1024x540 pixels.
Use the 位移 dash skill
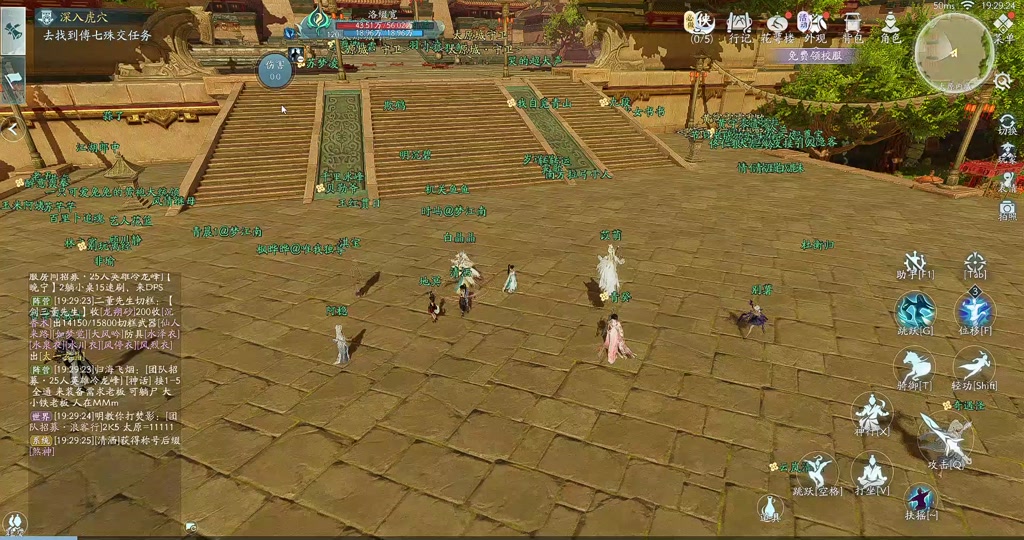(x=975, y=310)
